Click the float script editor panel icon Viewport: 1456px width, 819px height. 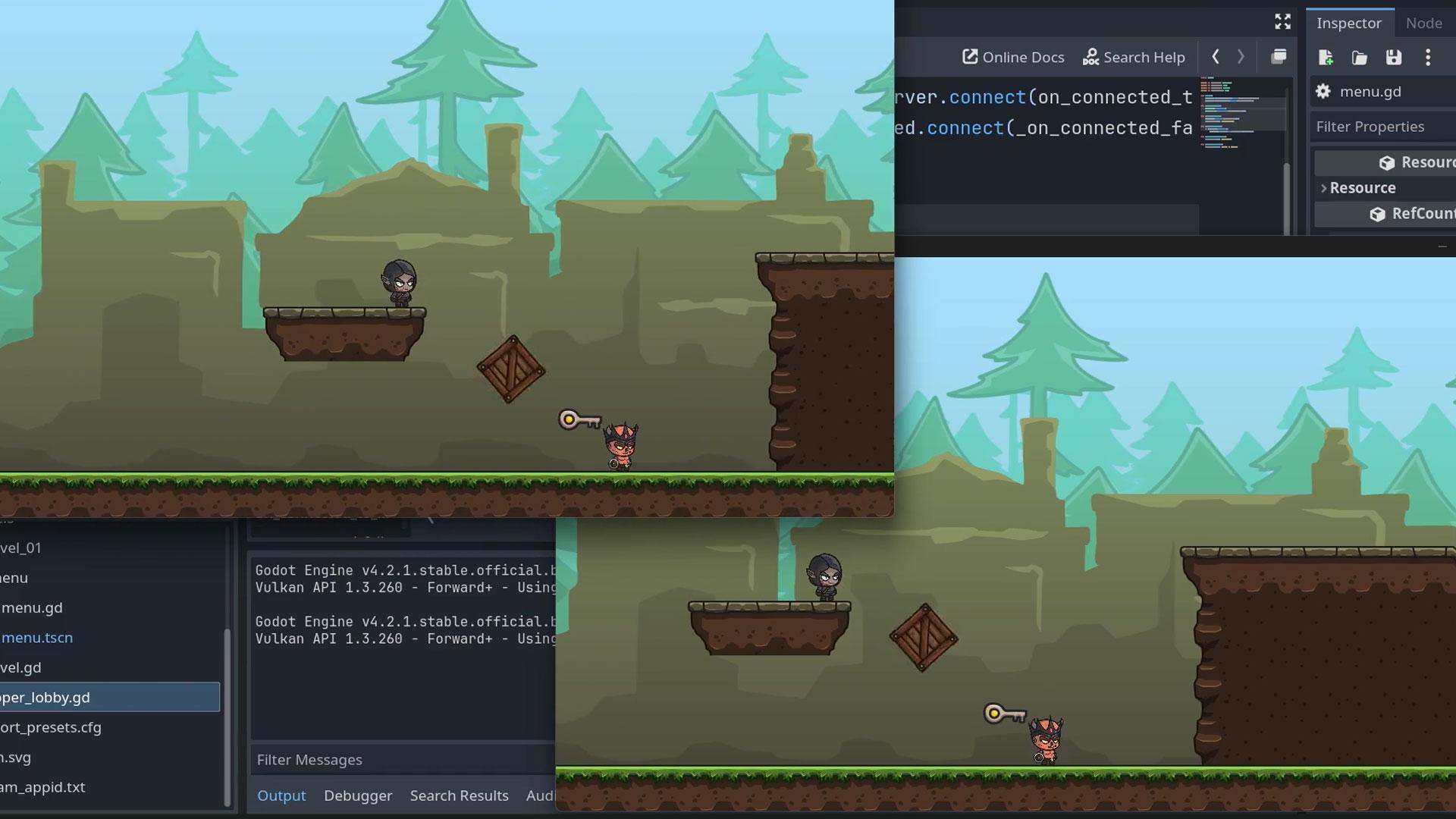pyautogui.click(x=1279, y=57)
